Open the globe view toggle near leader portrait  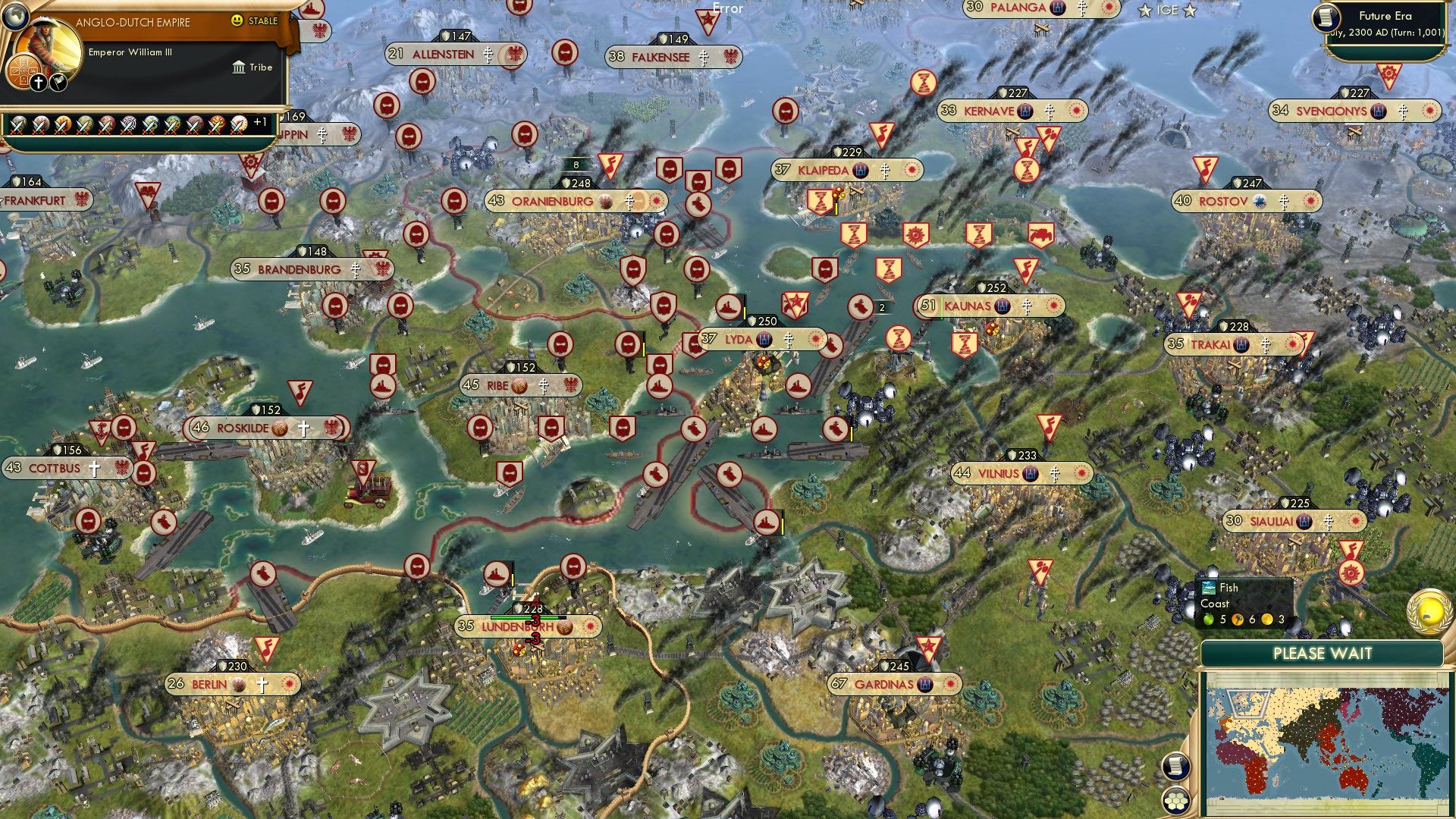point(16,16)
